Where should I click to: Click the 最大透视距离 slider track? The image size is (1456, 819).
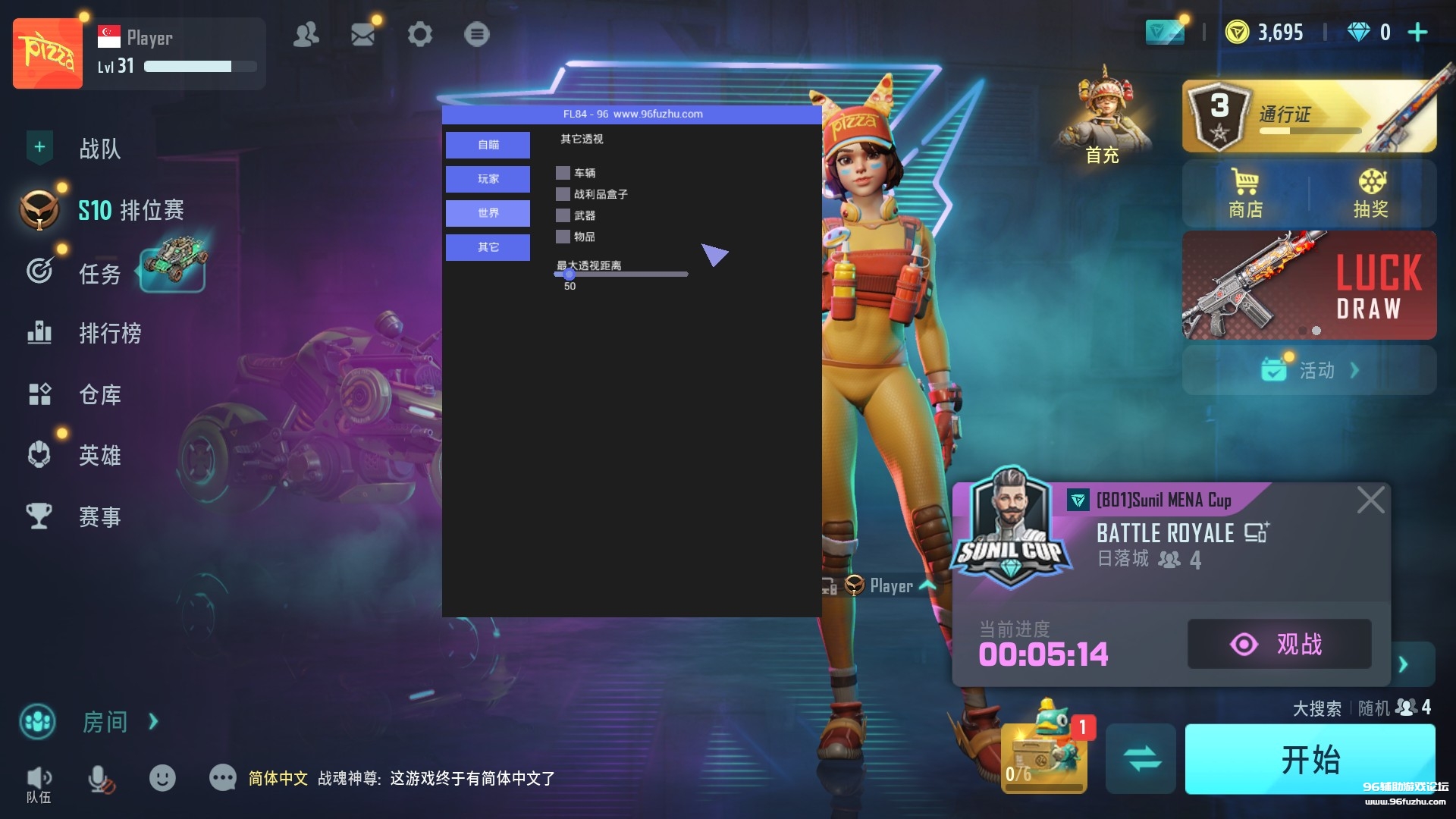point(622,275)
